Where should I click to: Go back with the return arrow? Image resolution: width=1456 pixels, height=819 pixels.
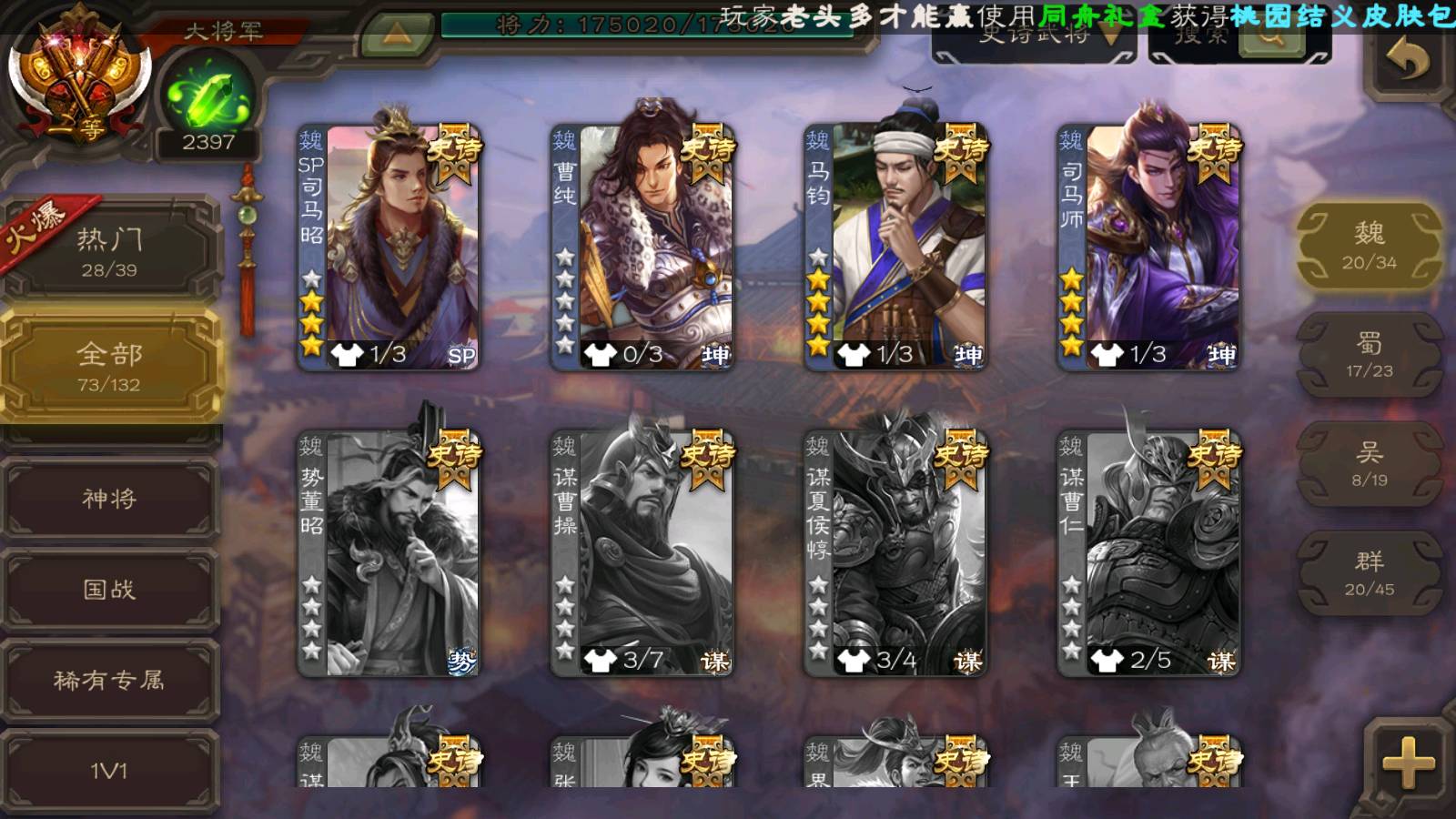pos(1407,62)
